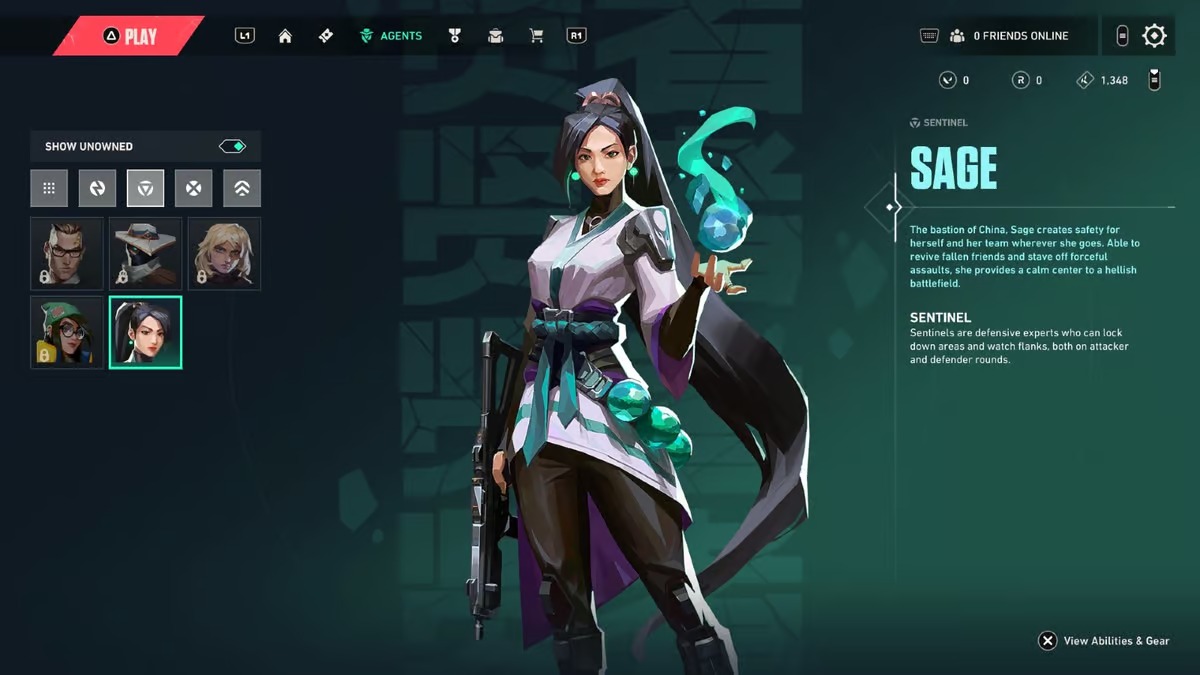Image resolution: width=1200 pixels, height=675 pixels.
Task: Open the medal Career tab
Action: click(x=455, y=36)
